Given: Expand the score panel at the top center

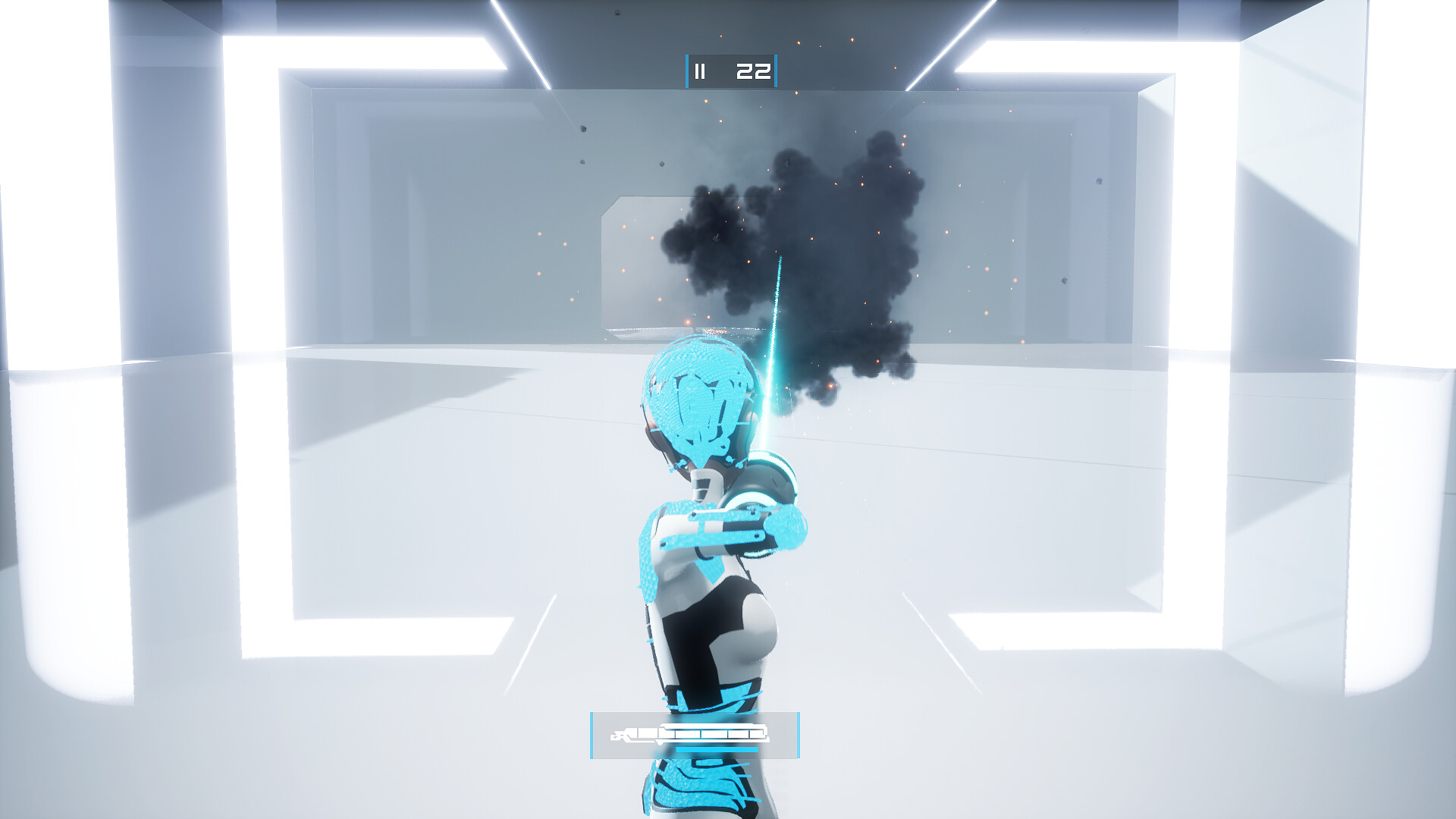Looking at the screenshot, I should point(732,71).
